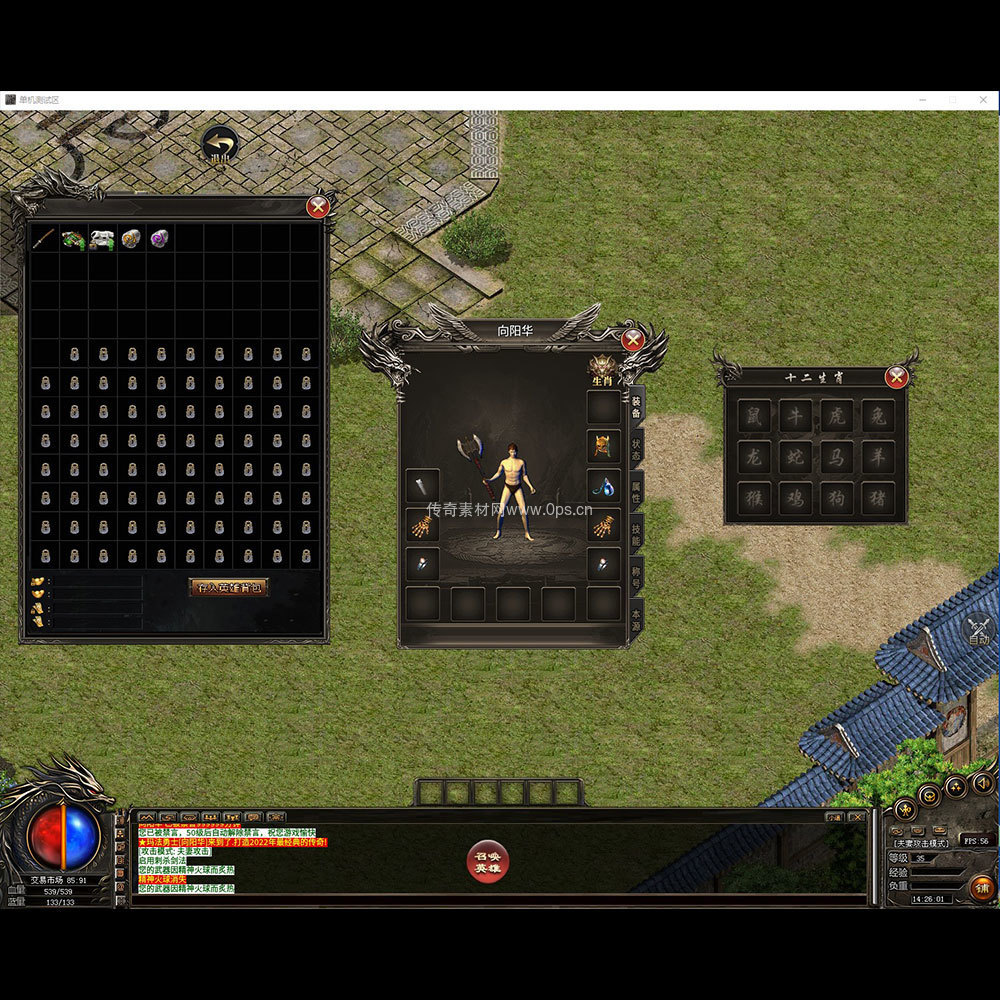1000x1000 pixels.
Task: Click the stone return arrow button
Action: click(219, 146)
